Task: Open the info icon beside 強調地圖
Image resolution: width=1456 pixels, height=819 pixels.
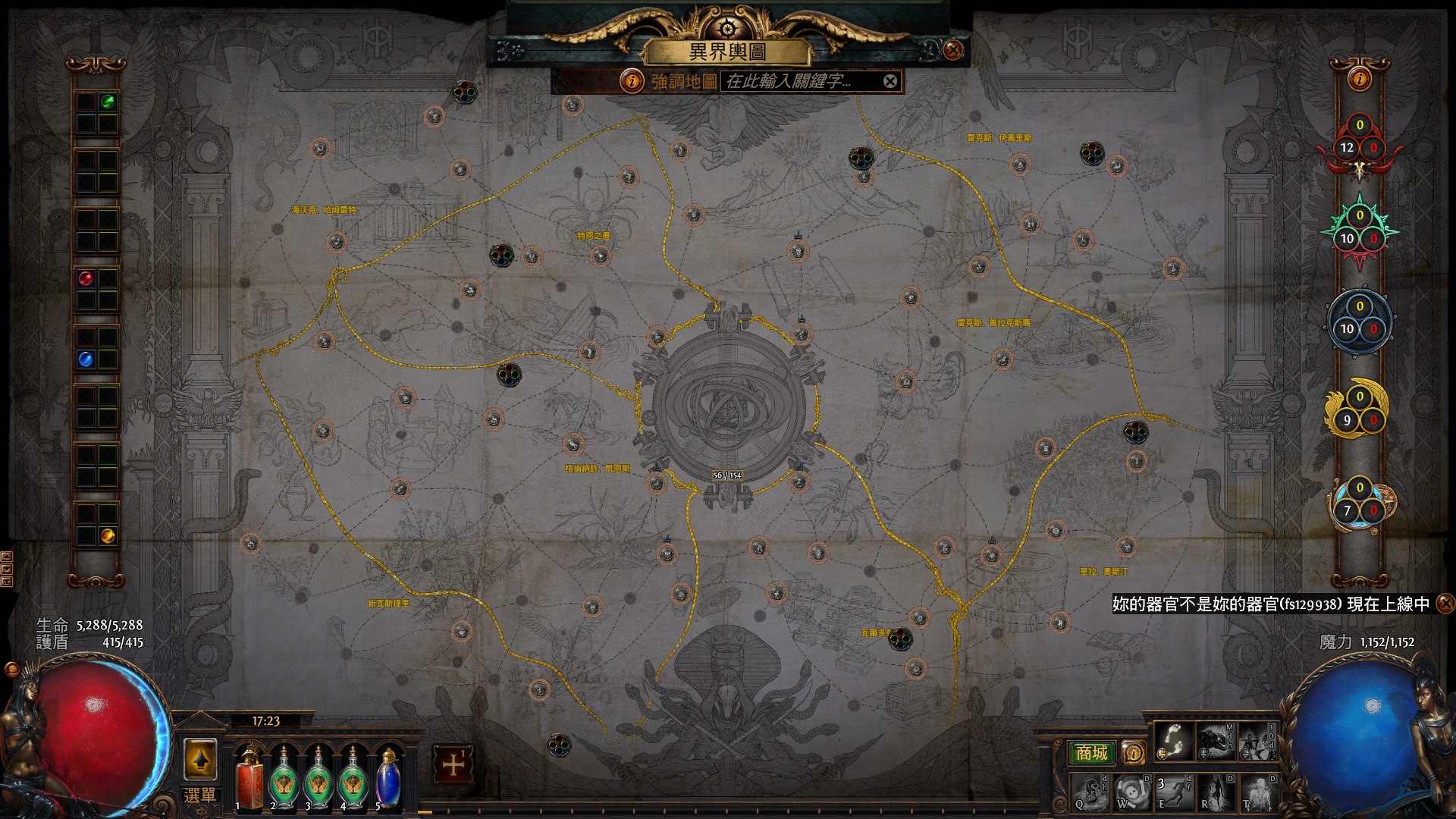Action: 631,81
